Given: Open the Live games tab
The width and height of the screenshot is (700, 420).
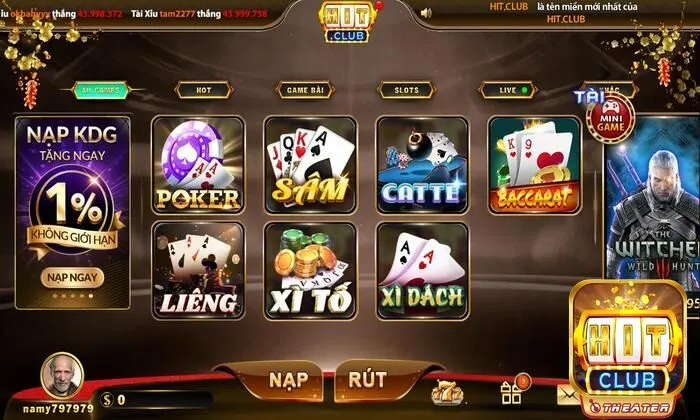Looking at the screenshot, I should [x=508, y=90].
